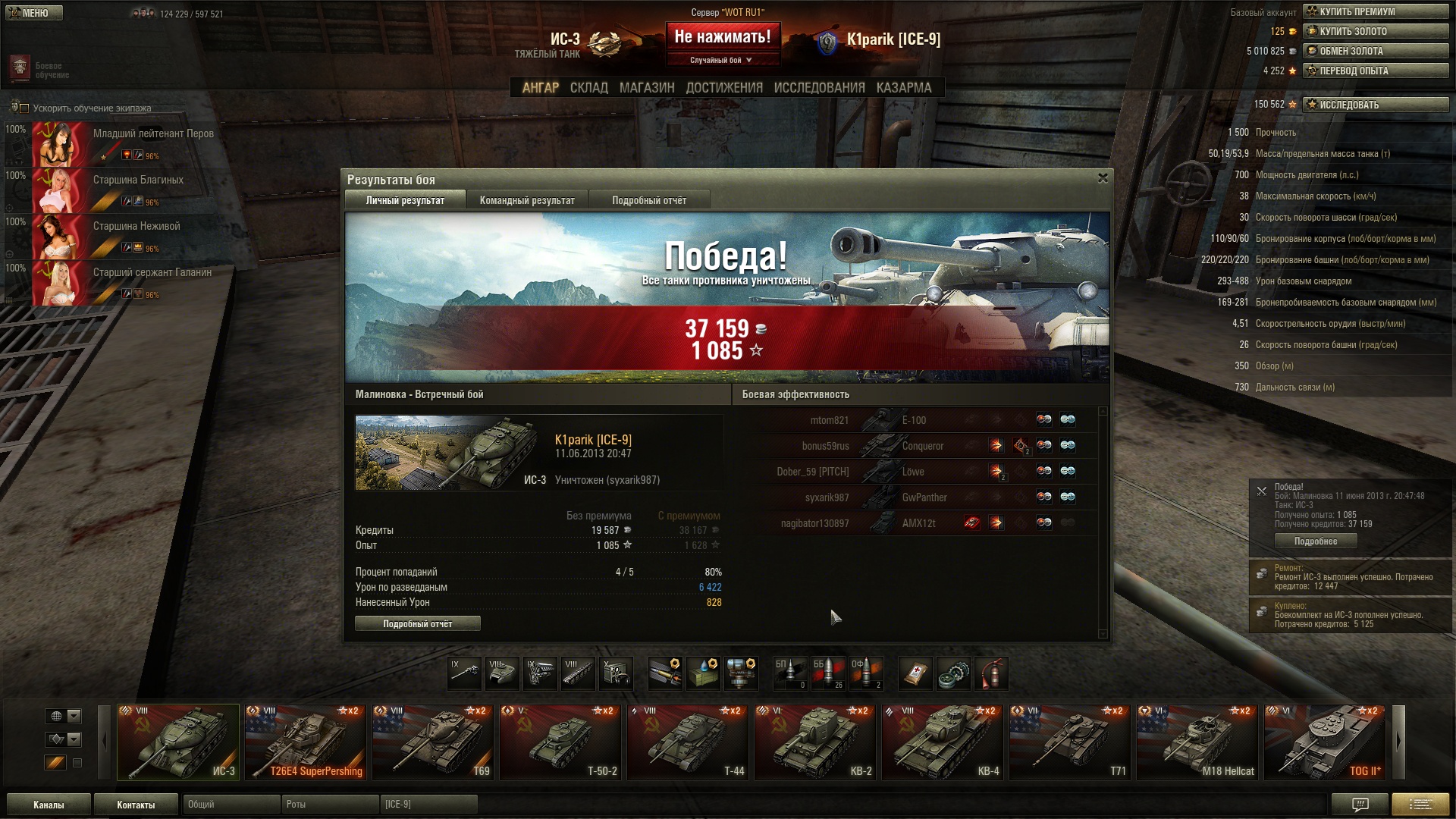Open the Подробный отчёт tab
The height and width of the screenshot is (819, 1456).
click(x=648, y=201)
